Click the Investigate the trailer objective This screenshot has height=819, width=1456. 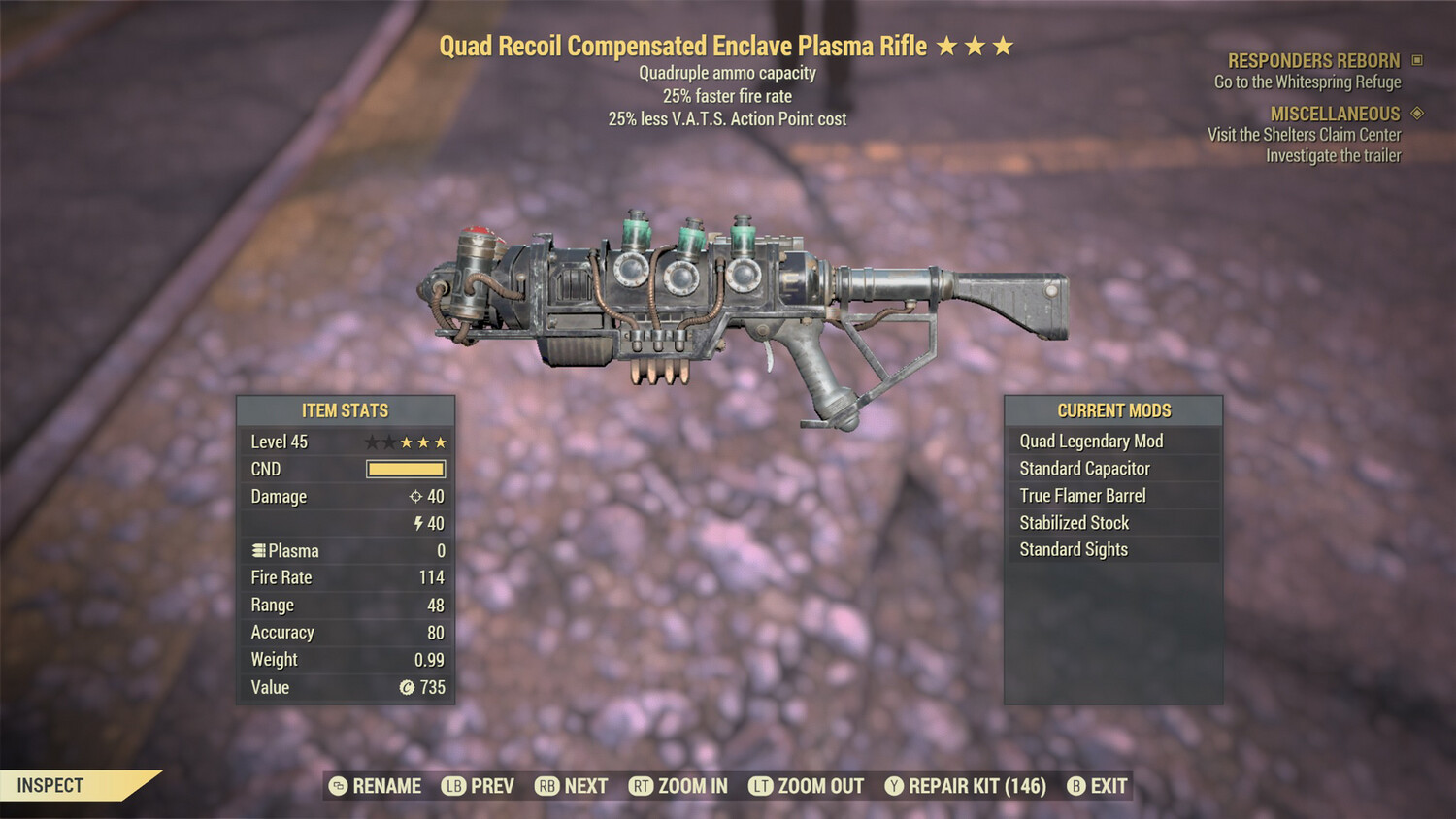pos(1333,155)
